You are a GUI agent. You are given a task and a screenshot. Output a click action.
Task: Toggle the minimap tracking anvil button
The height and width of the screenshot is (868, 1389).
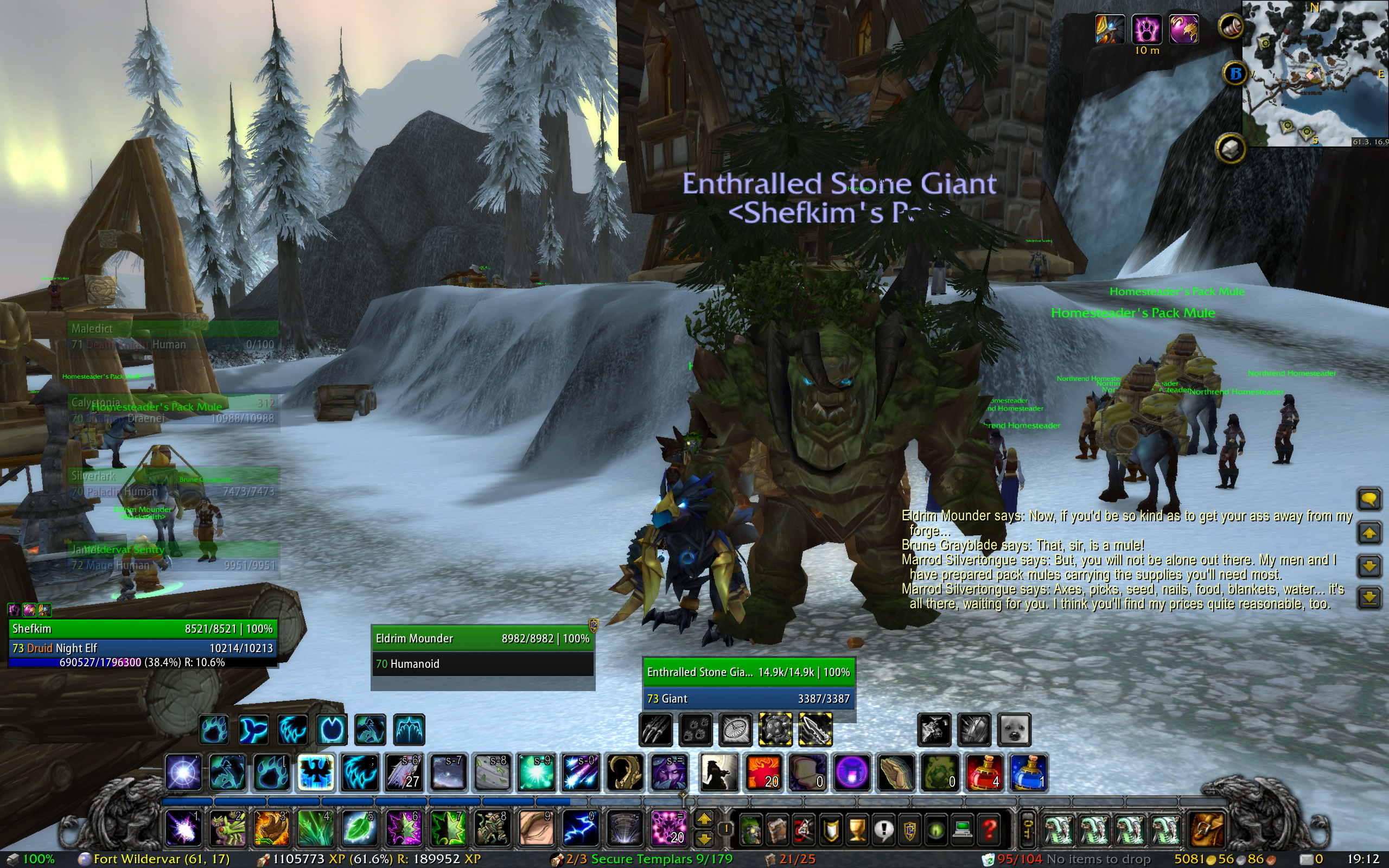(x=1230, y=149)
